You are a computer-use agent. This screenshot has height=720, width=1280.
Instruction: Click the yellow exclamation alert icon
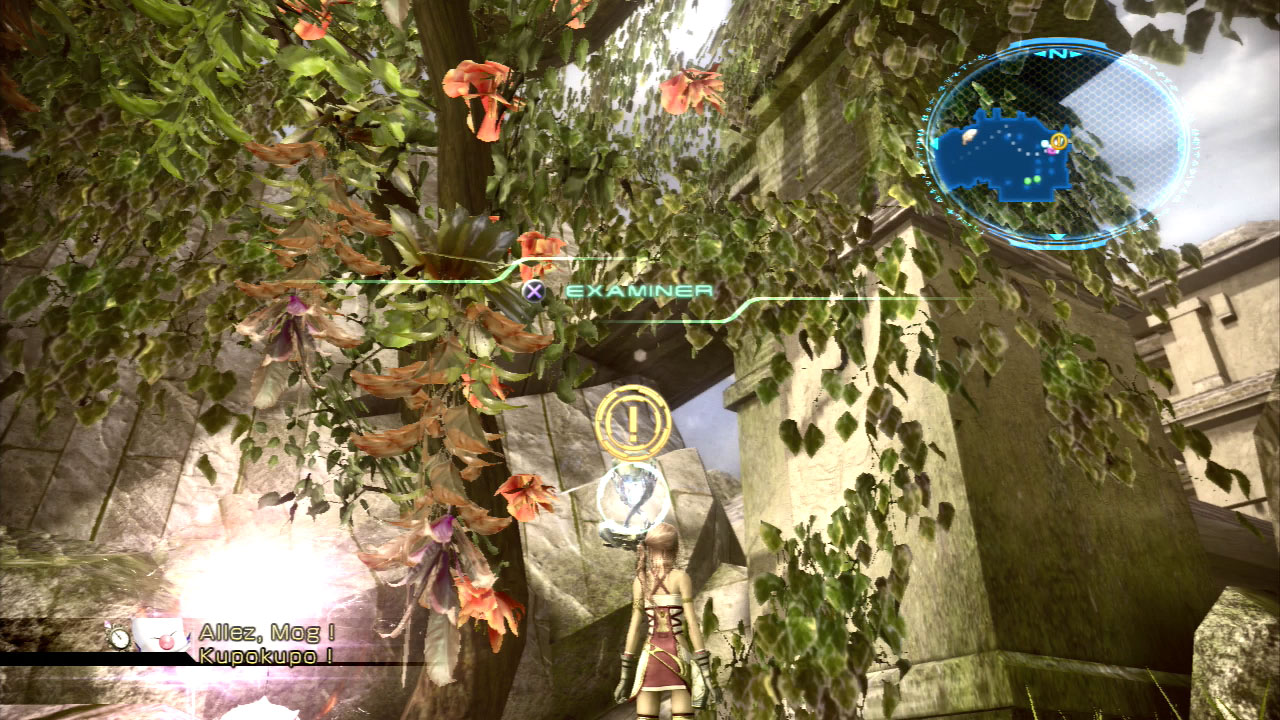click(632, 423)
